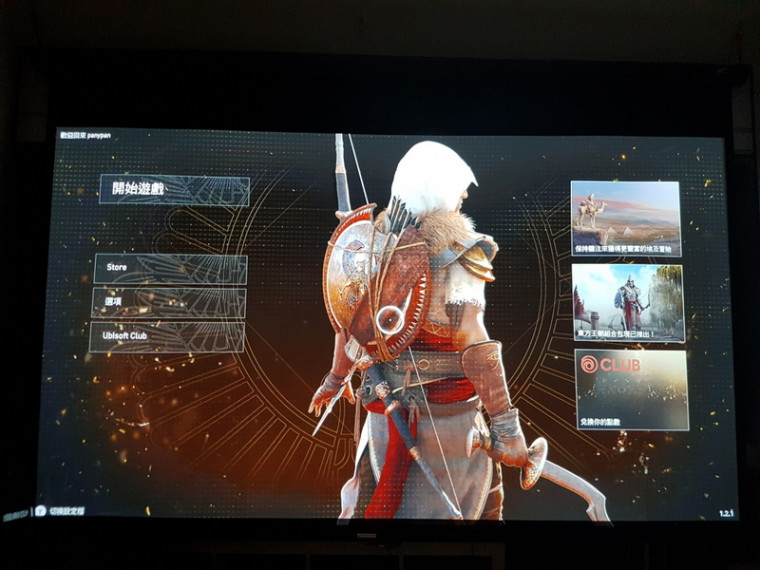Open the 選項 options menu
Viewport: 760px width, 570px height.
click(x=169, y=303)
